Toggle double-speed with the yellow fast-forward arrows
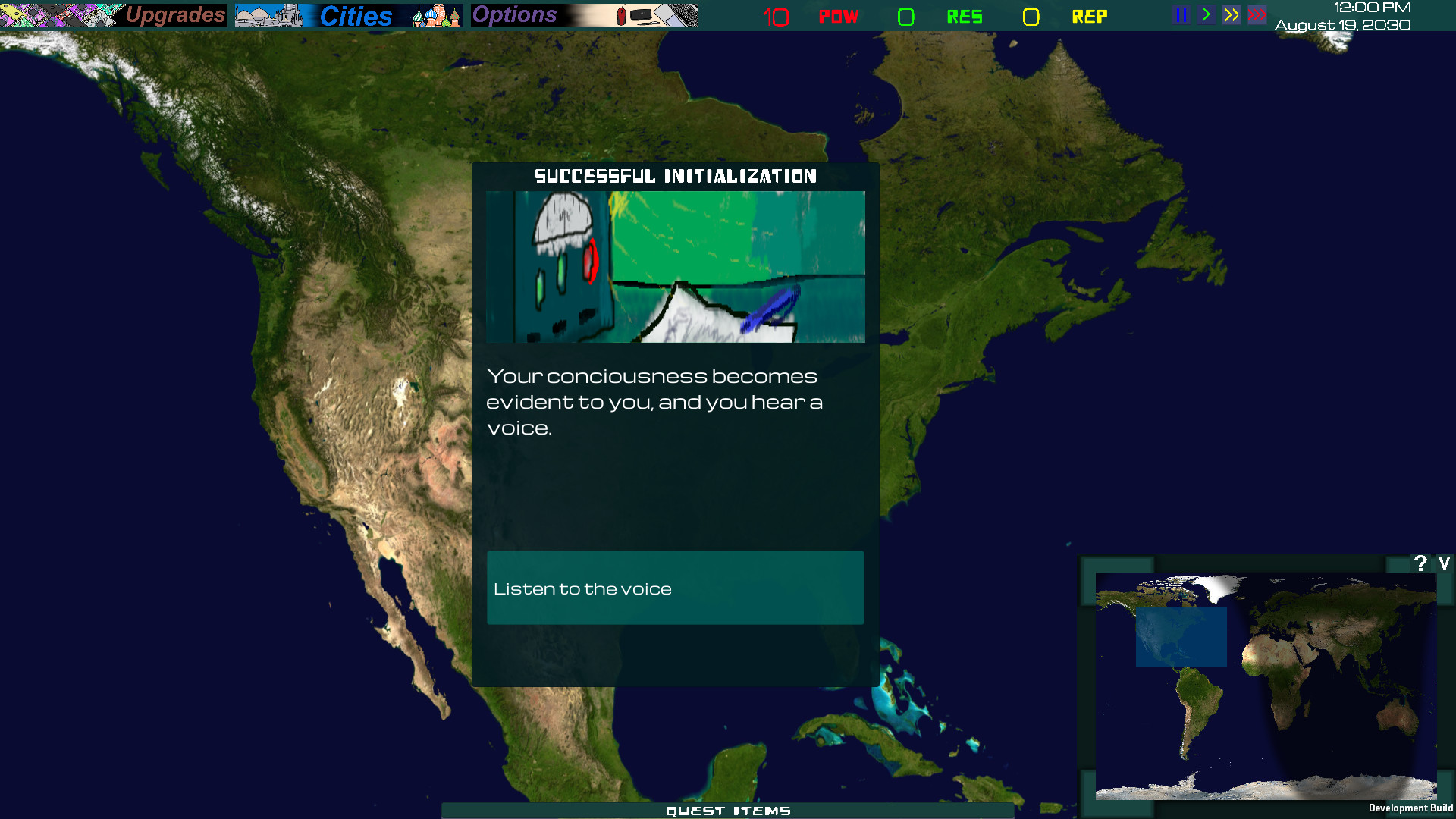Image resolution: width=1456 pixels, height=819 pixels. click(x=1232, y=14)
